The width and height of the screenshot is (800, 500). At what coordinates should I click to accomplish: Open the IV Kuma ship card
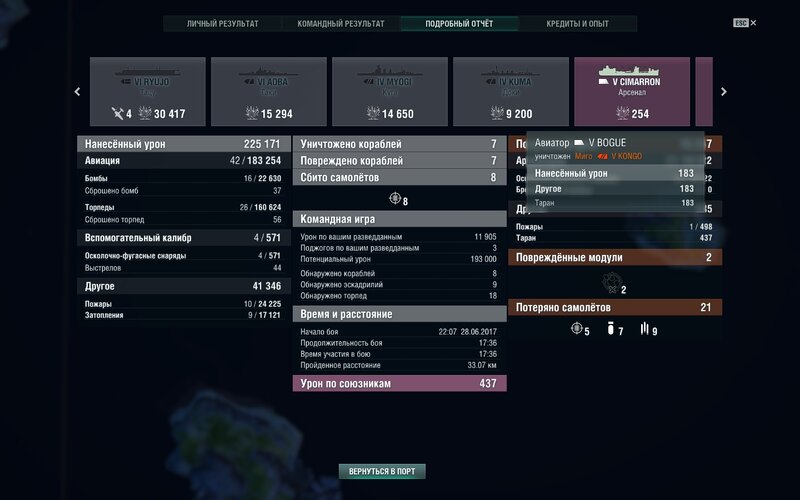511,91
